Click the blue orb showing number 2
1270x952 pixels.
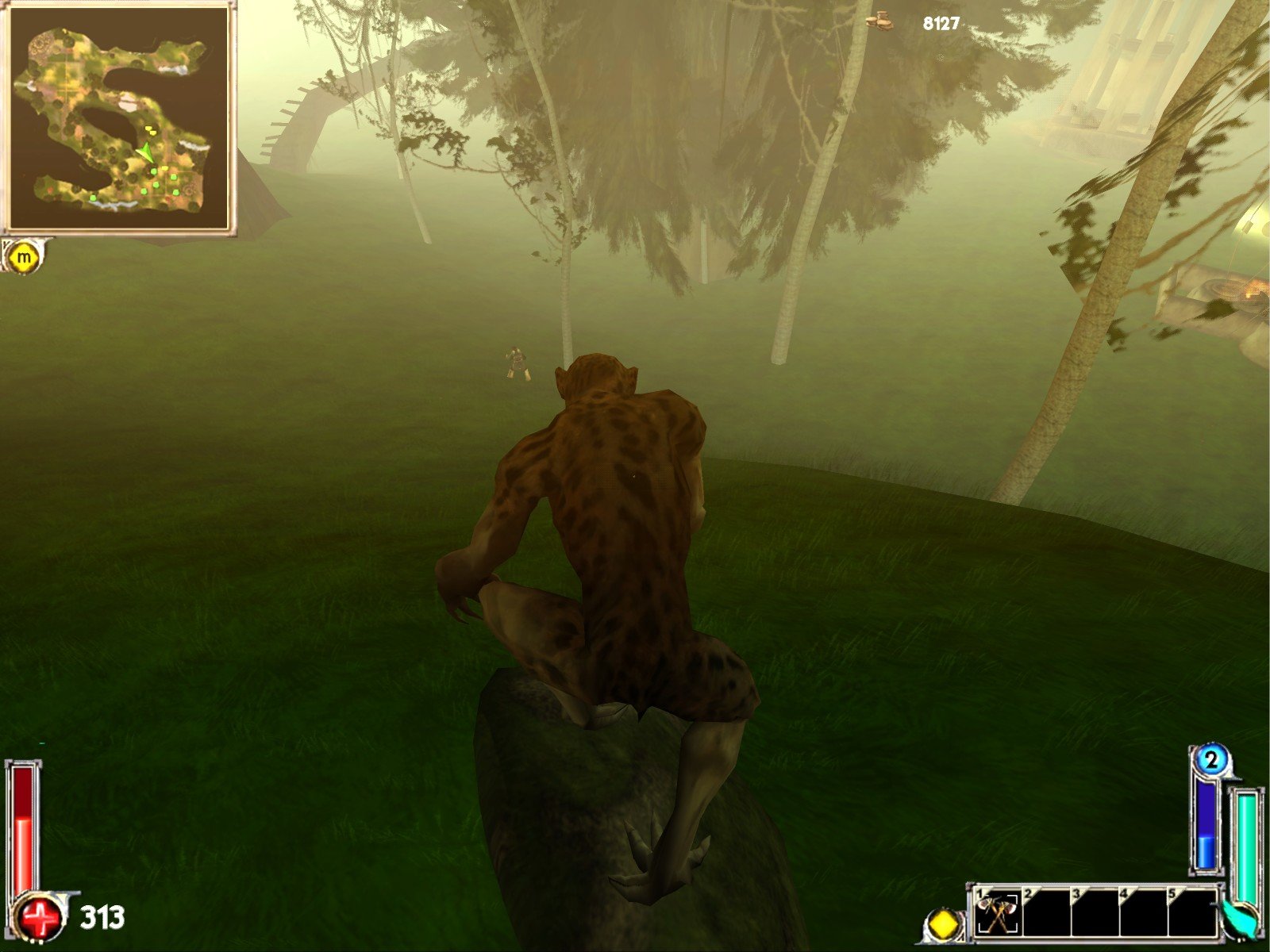pos(1210,761)
